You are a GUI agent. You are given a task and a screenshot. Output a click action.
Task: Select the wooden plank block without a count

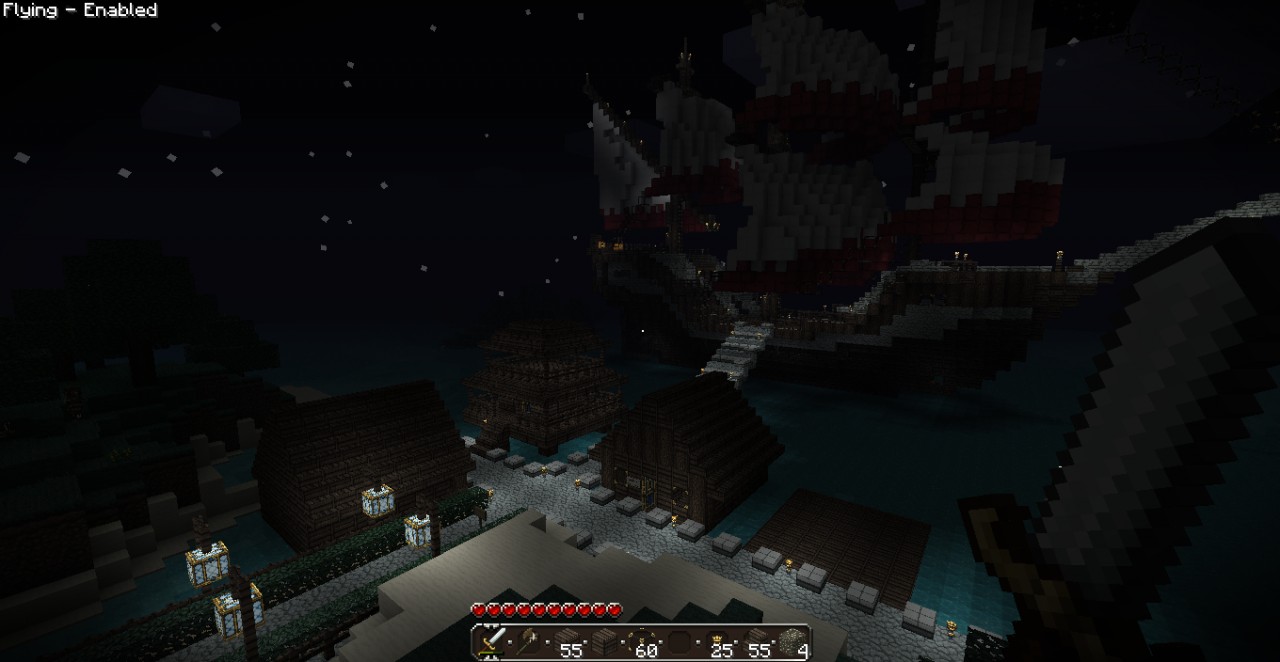point(604,641)
